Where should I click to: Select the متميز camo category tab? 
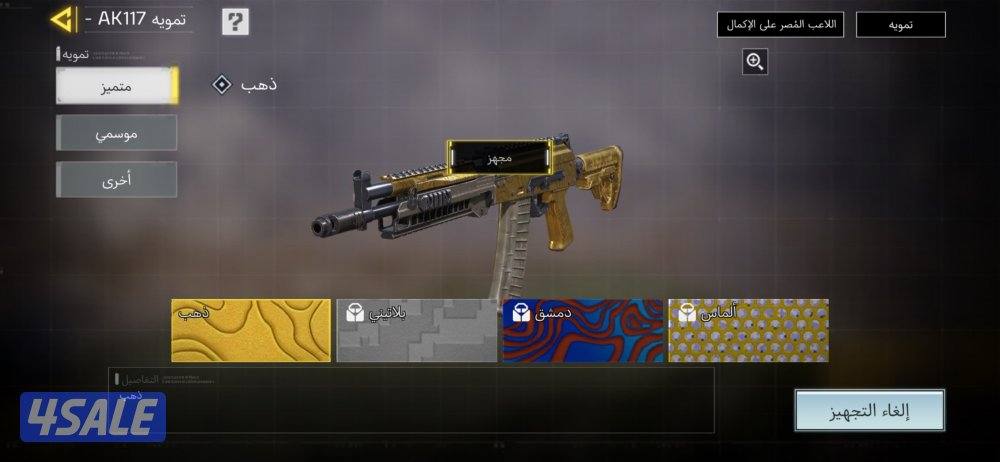pos(117,86)
